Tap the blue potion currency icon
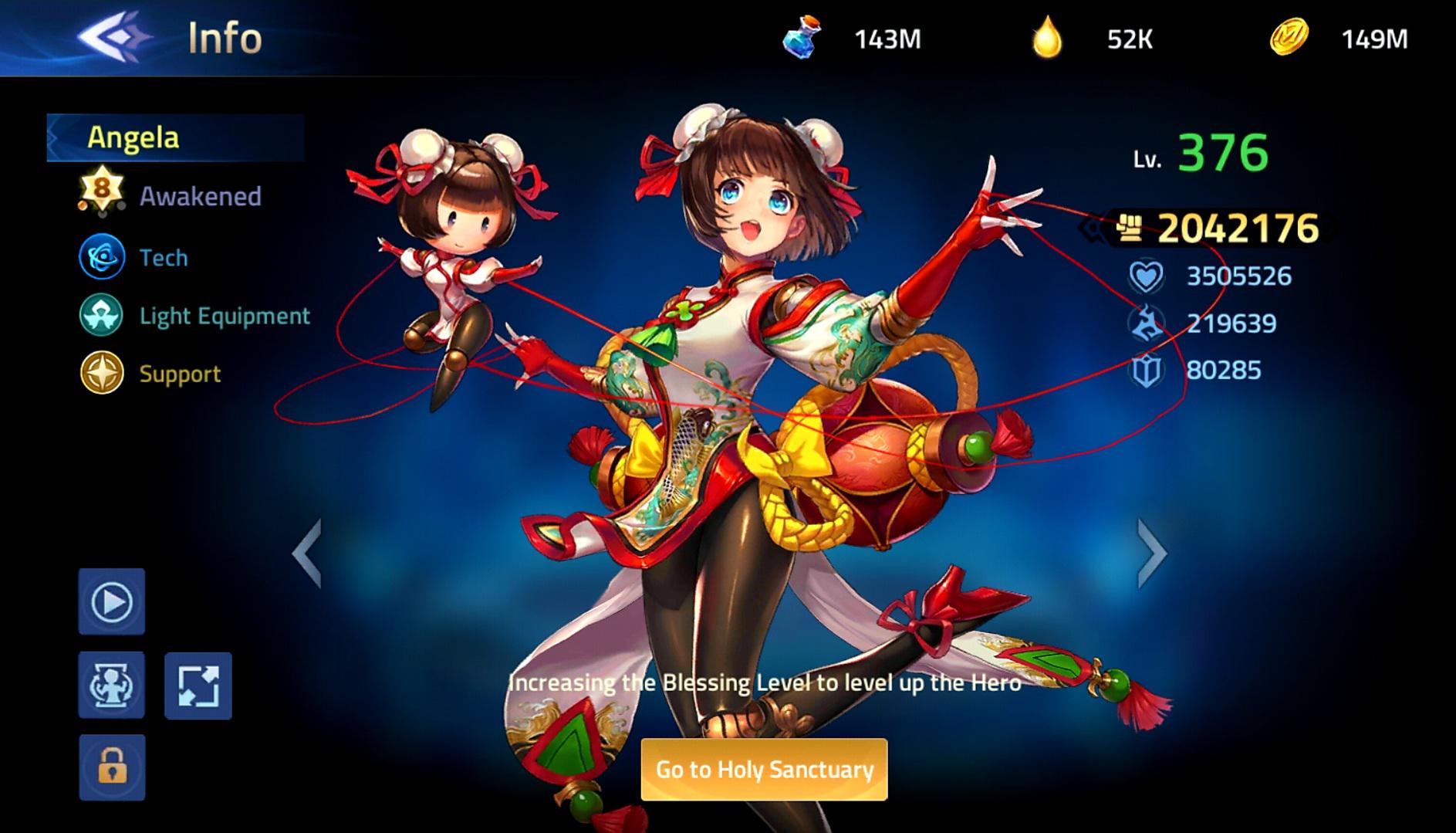 point(802,38)
